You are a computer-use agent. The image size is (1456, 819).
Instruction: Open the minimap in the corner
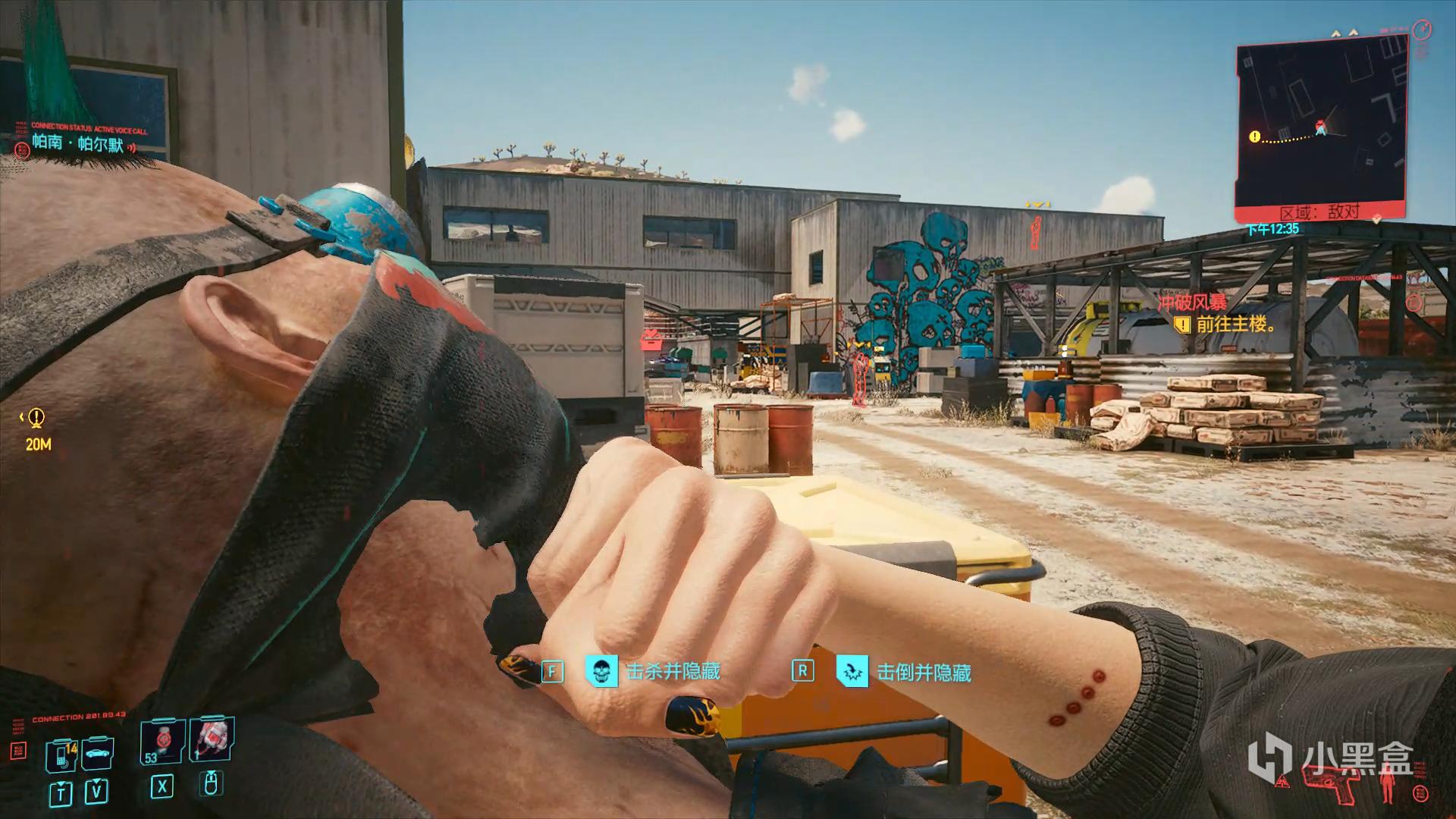click(x=1321, y=125)
